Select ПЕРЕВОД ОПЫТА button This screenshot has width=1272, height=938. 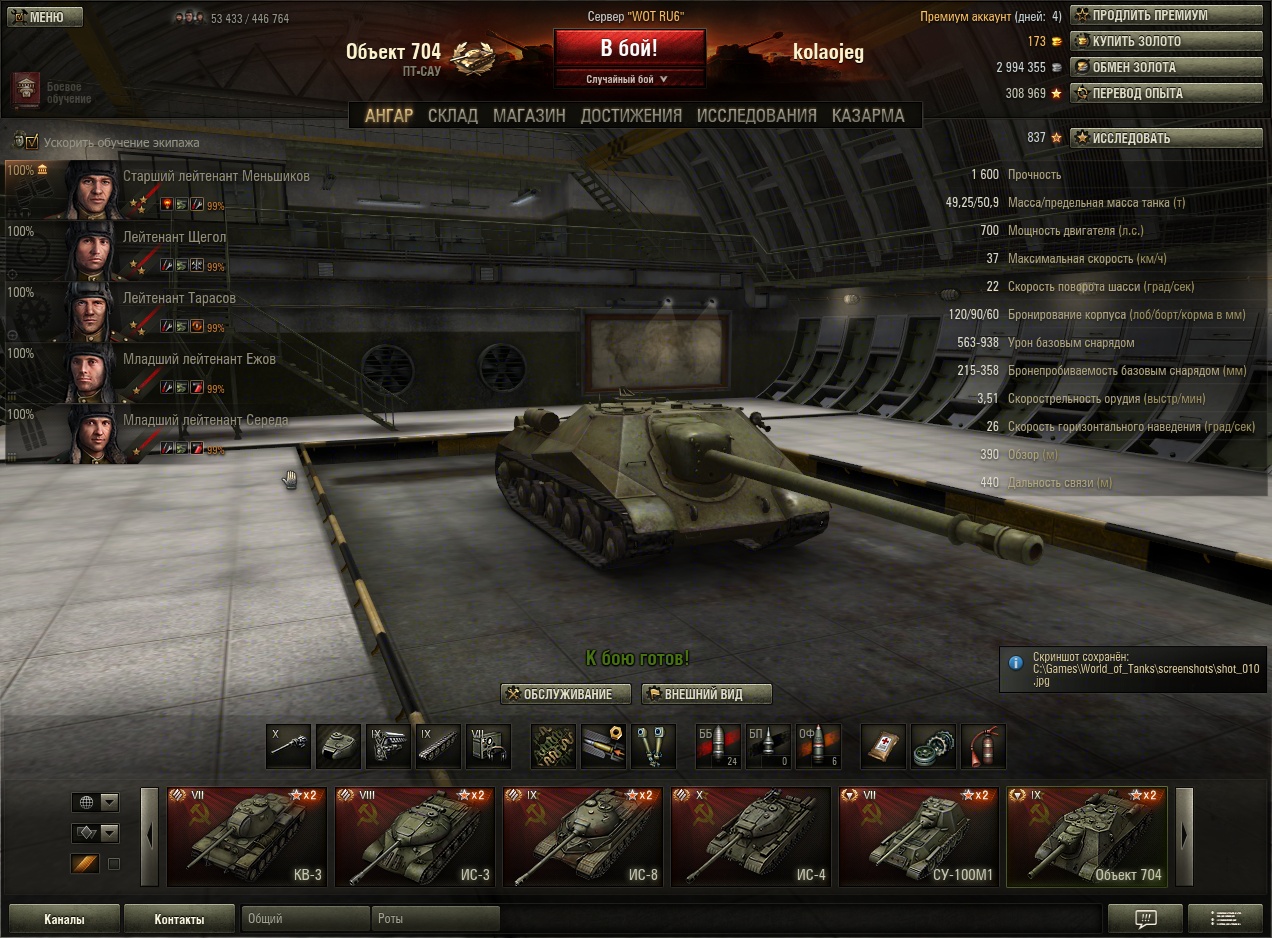point(1166,94)
